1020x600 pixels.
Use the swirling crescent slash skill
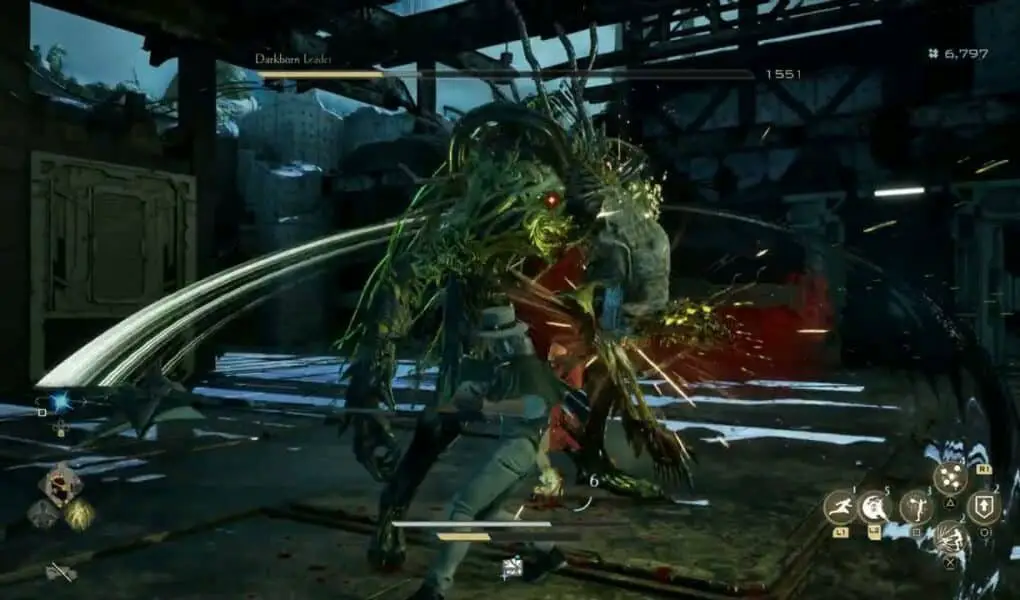tap(876, 507)
